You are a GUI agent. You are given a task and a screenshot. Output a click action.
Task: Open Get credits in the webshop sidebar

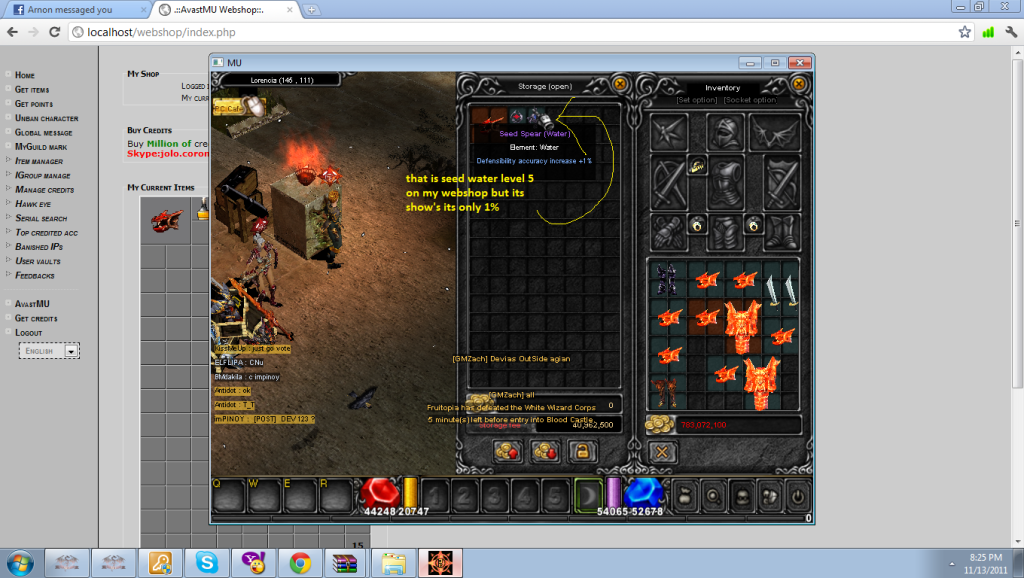36,318
